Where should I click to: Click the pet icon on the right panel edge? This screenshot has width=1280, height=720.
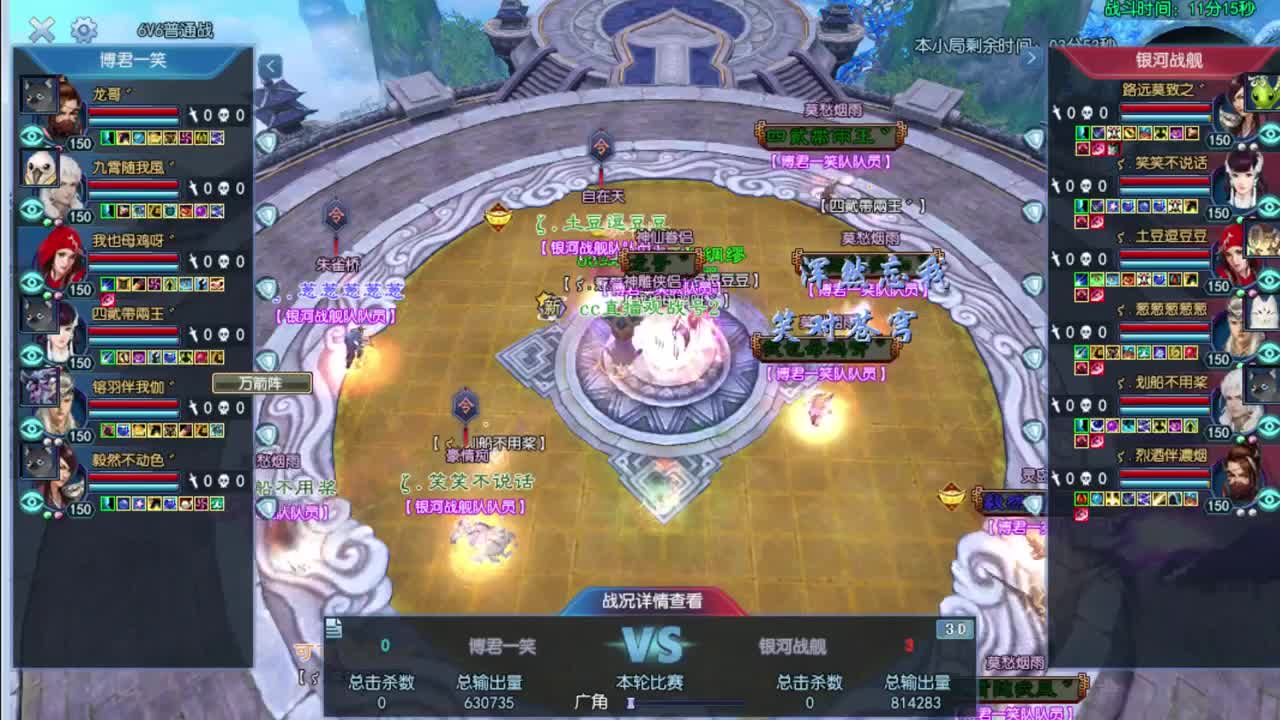(1263, 93)
